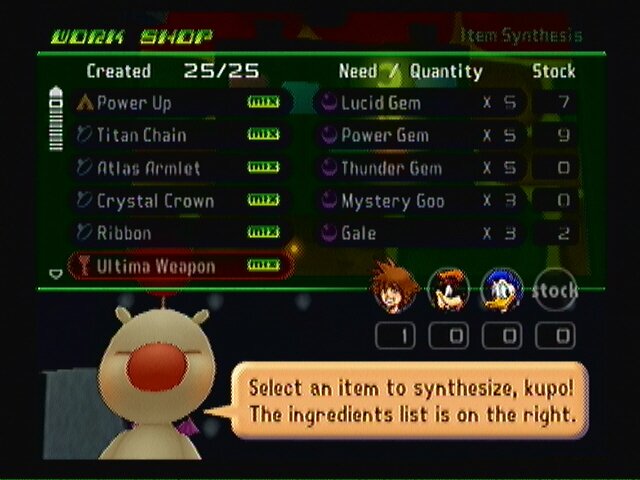Click the scroll-down arrow below the list

point(56,273)
